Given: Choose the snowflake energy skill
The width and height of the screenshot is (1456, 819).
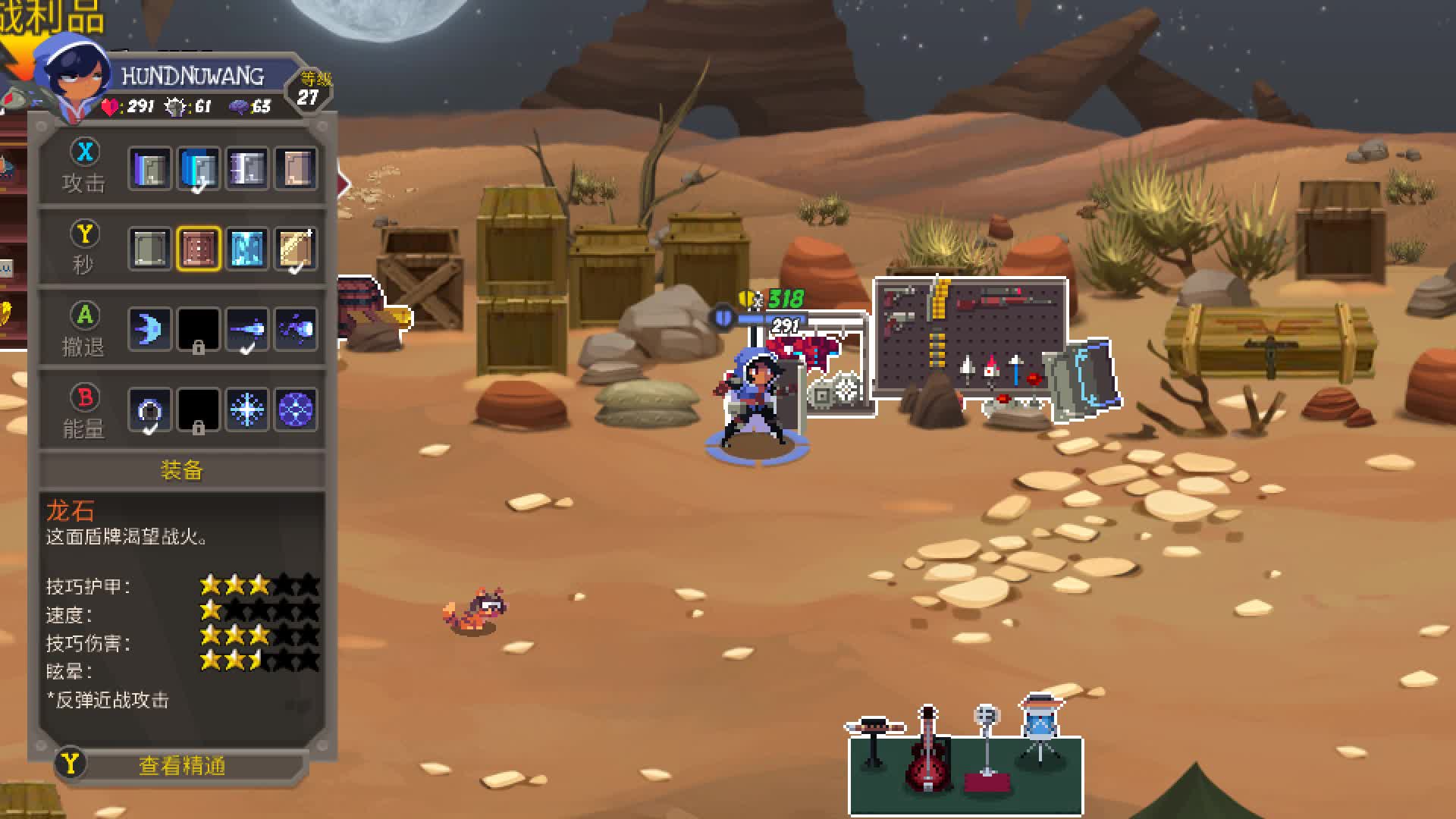Looking at the screenshot, I should (x=247, y=410).
